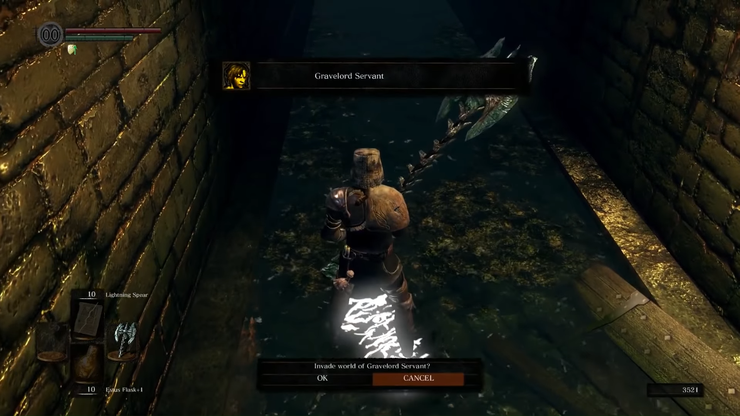Confirm the invasion with OK
Image resolution: width=740 pixels, height=416 pixels.
[x=322, y=379]
